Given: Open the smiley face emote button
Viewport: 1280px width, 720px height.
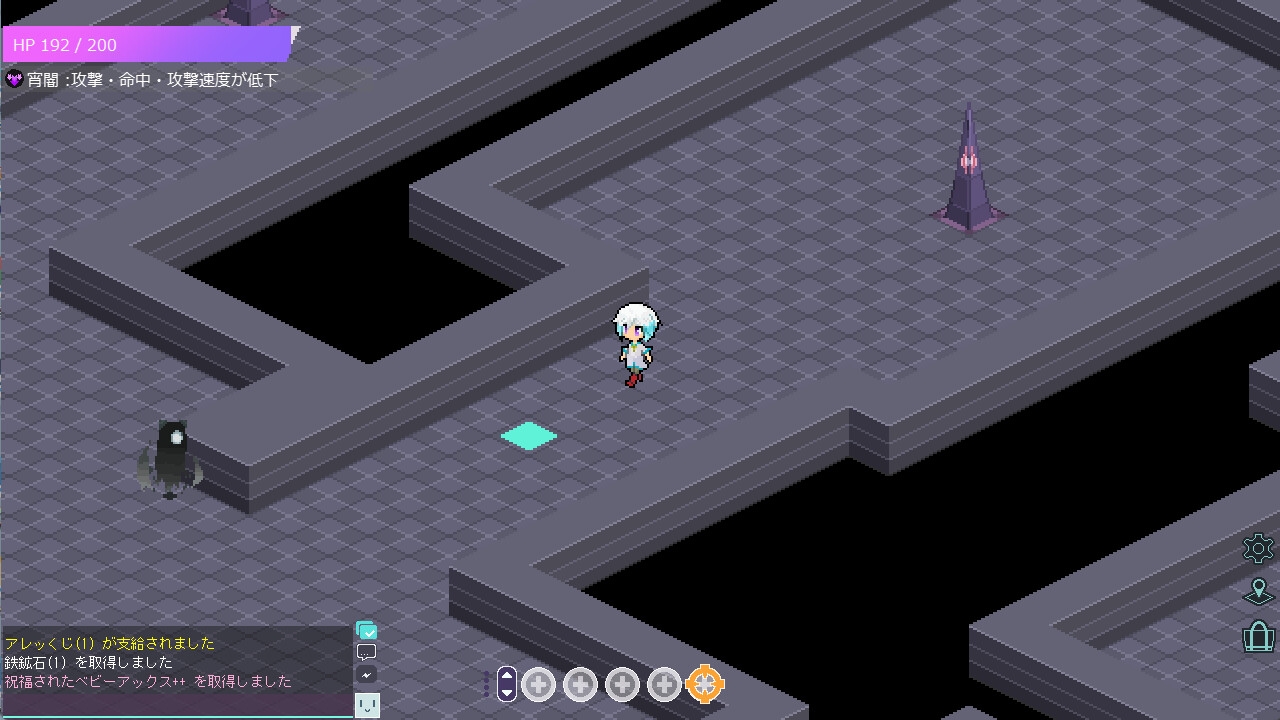Looking at the screenshot, I should pos(367,706).
